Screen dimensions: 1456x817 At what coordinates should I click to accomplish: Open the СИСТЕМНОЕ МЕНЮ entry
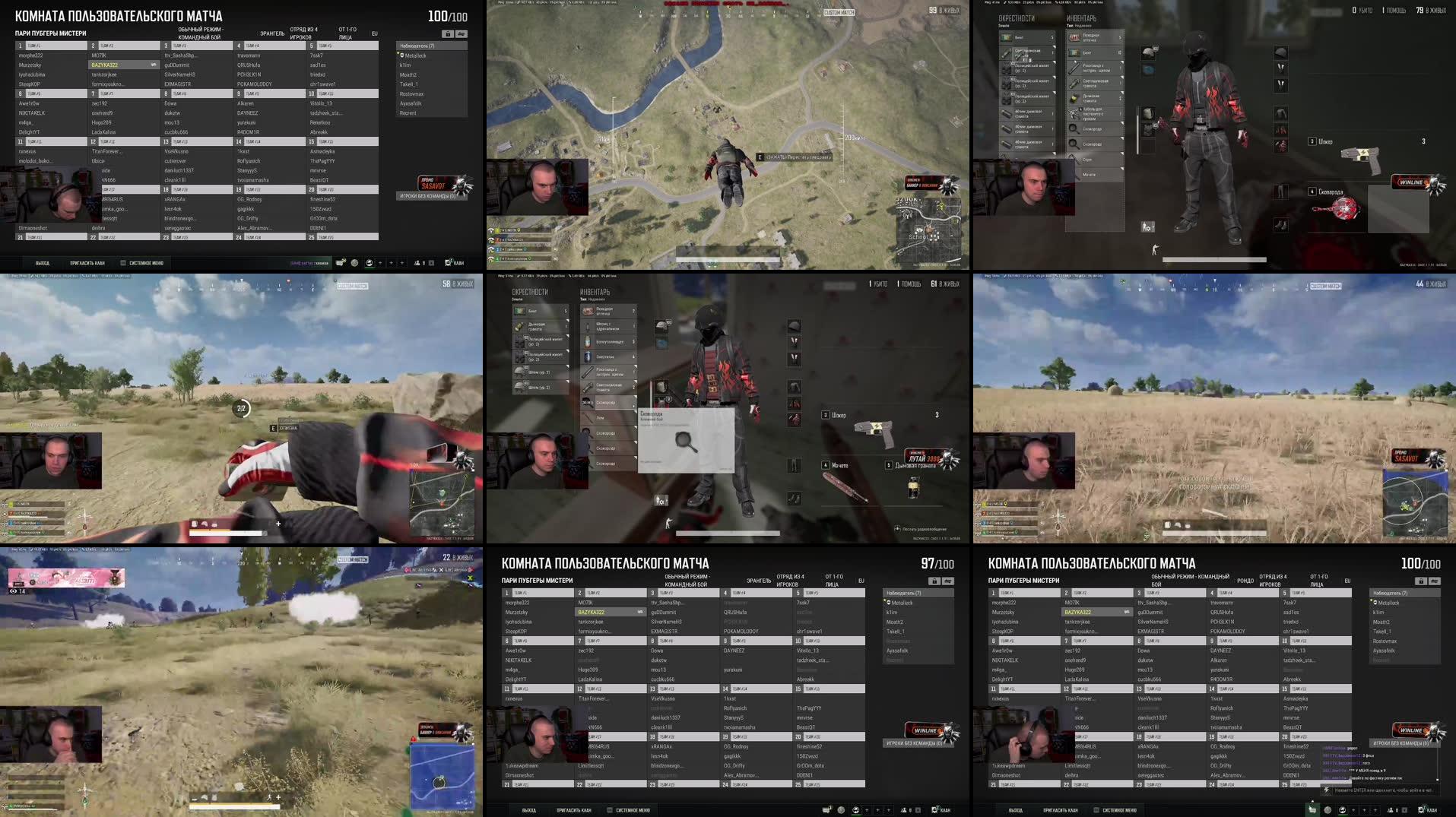tap(144, 262)
